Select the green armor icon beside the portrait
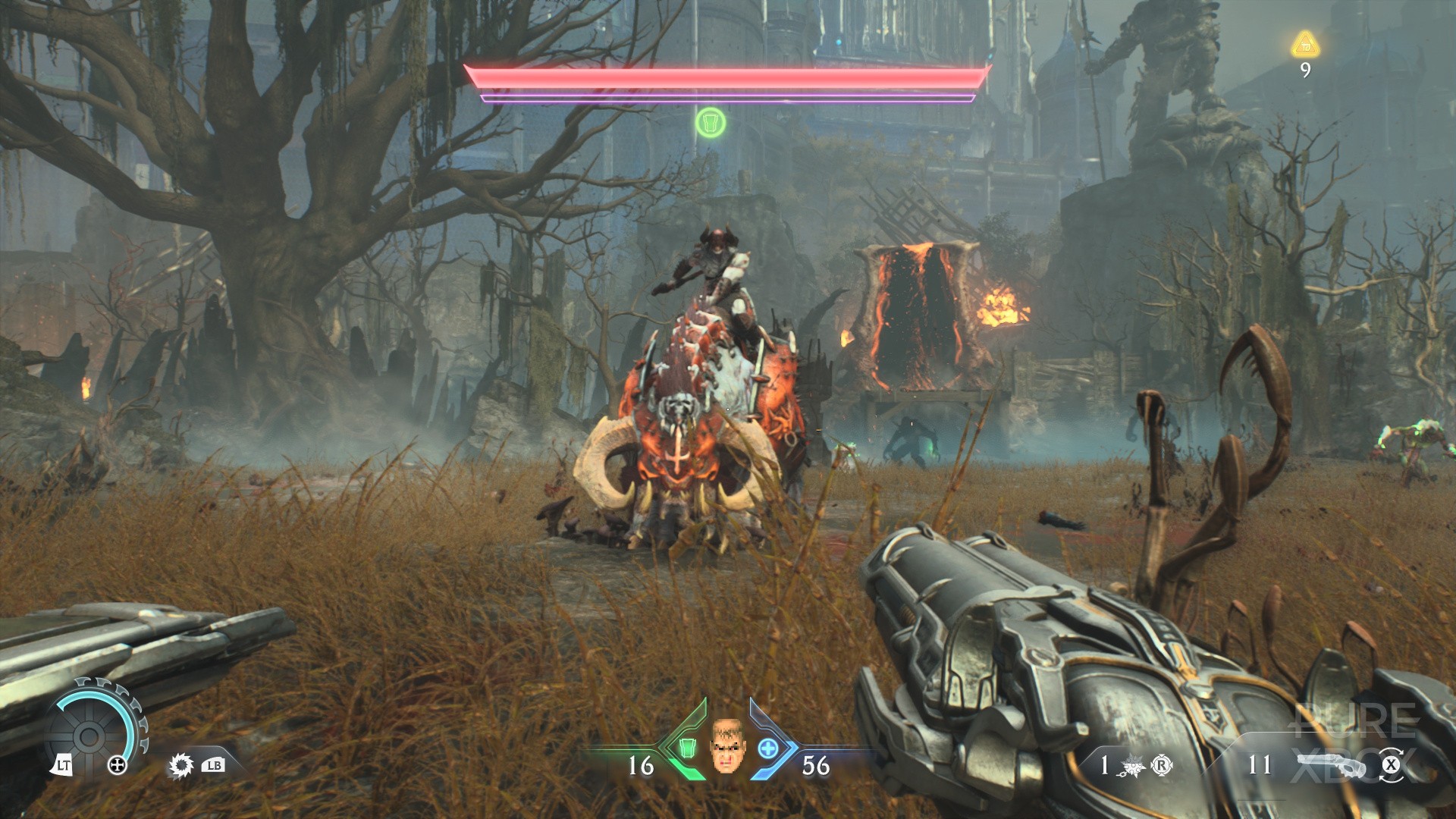 pos(687,748)
